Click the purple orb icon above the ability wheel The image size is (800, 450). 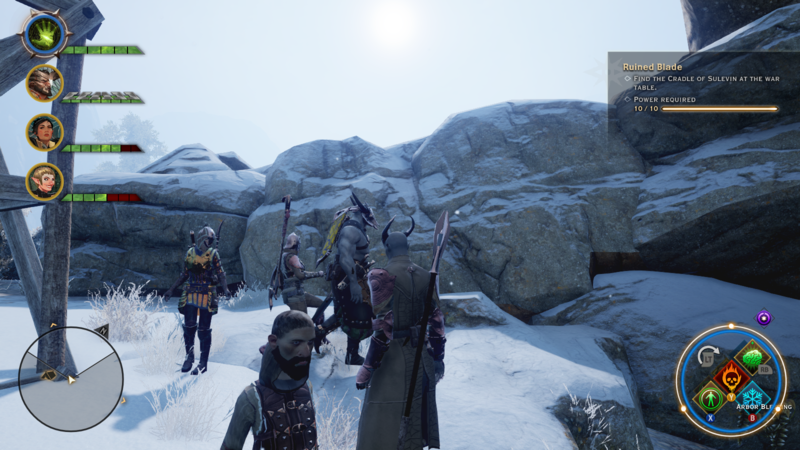[764, 317]
